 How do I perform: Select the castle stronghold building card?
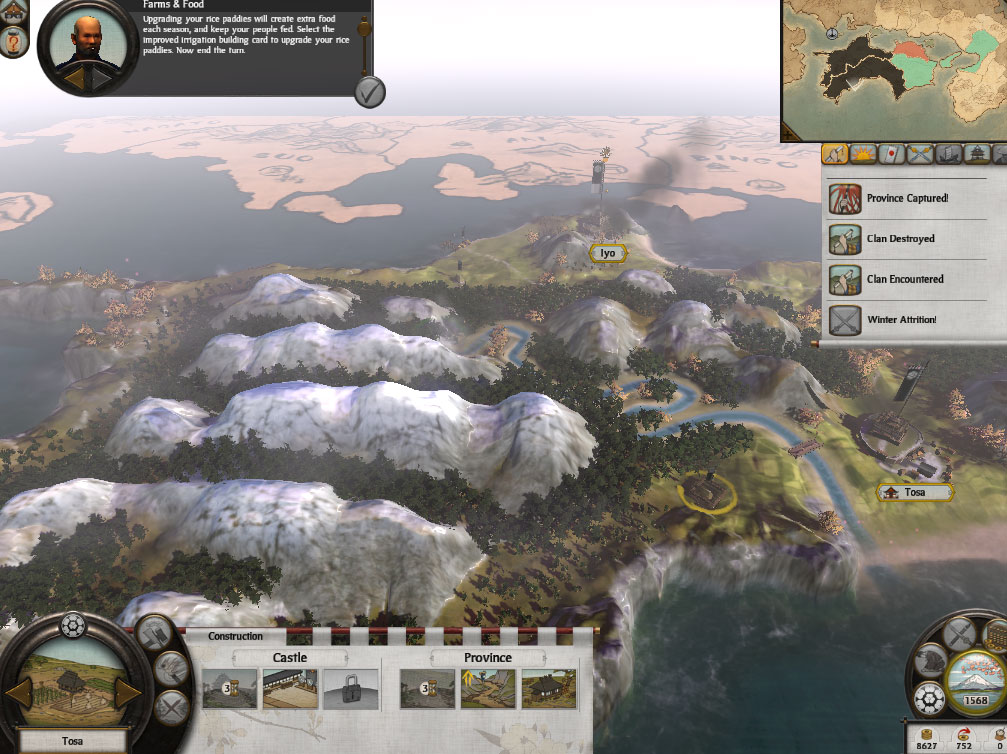coord(290,689)
